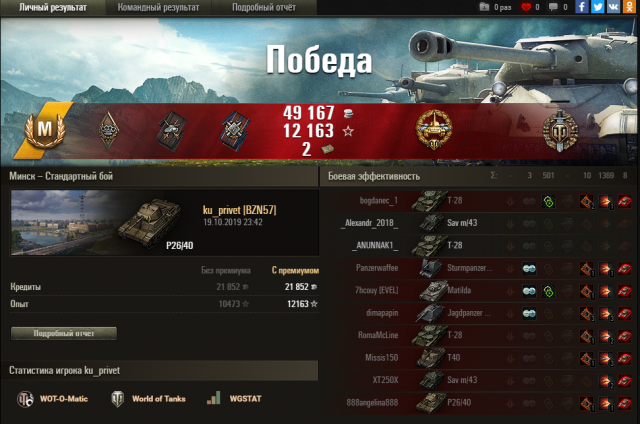Viewport: 640px width, 424px height.
Task: Share the result on Twitter
Action: pos(597,7)
